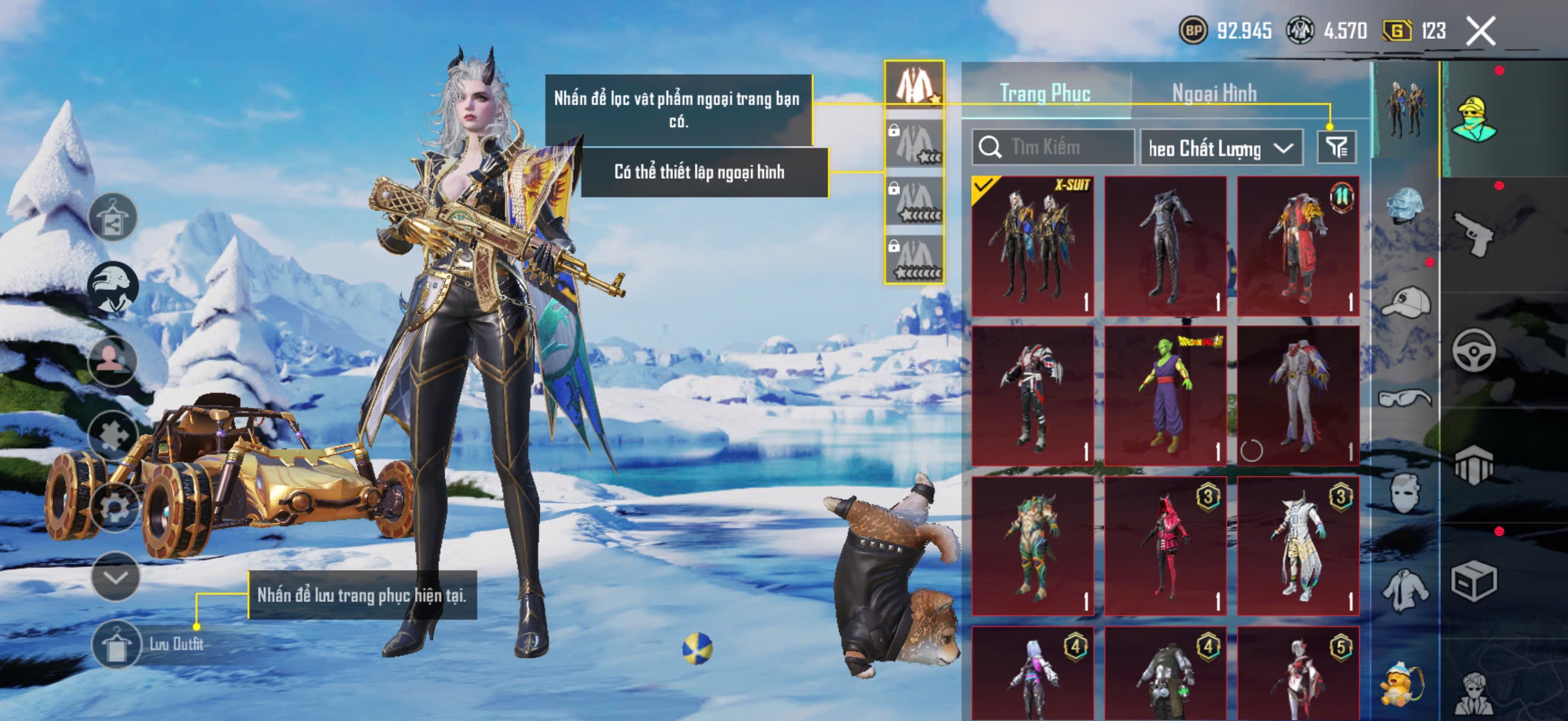Open the crate box inventory section
Screen dimensions: 1568x721
[1473, 581]
